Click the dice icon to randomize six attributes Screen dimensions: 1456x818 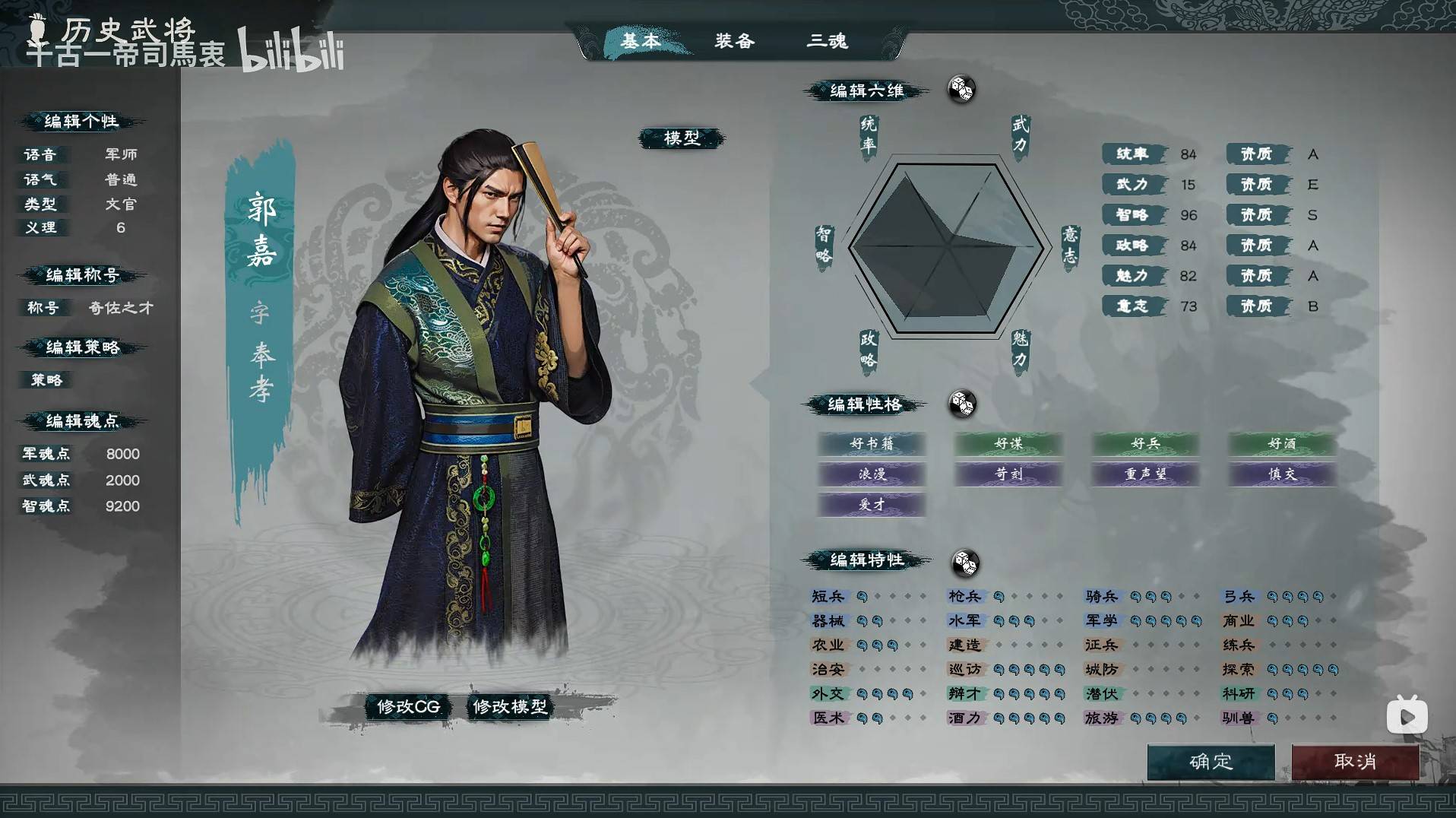point(962,90)
